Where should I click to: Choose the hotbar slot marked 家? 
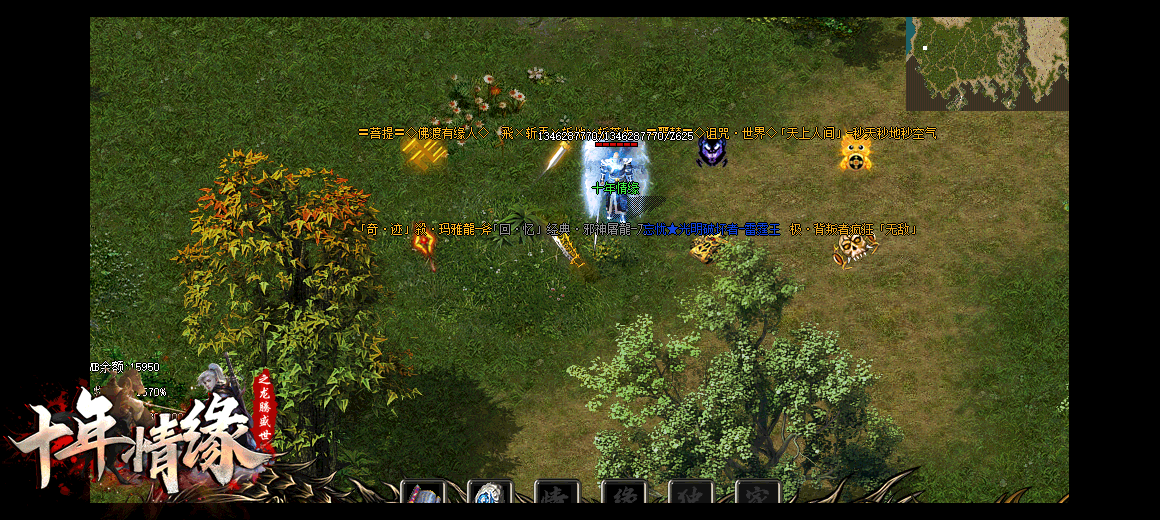(x=757, y=494)
